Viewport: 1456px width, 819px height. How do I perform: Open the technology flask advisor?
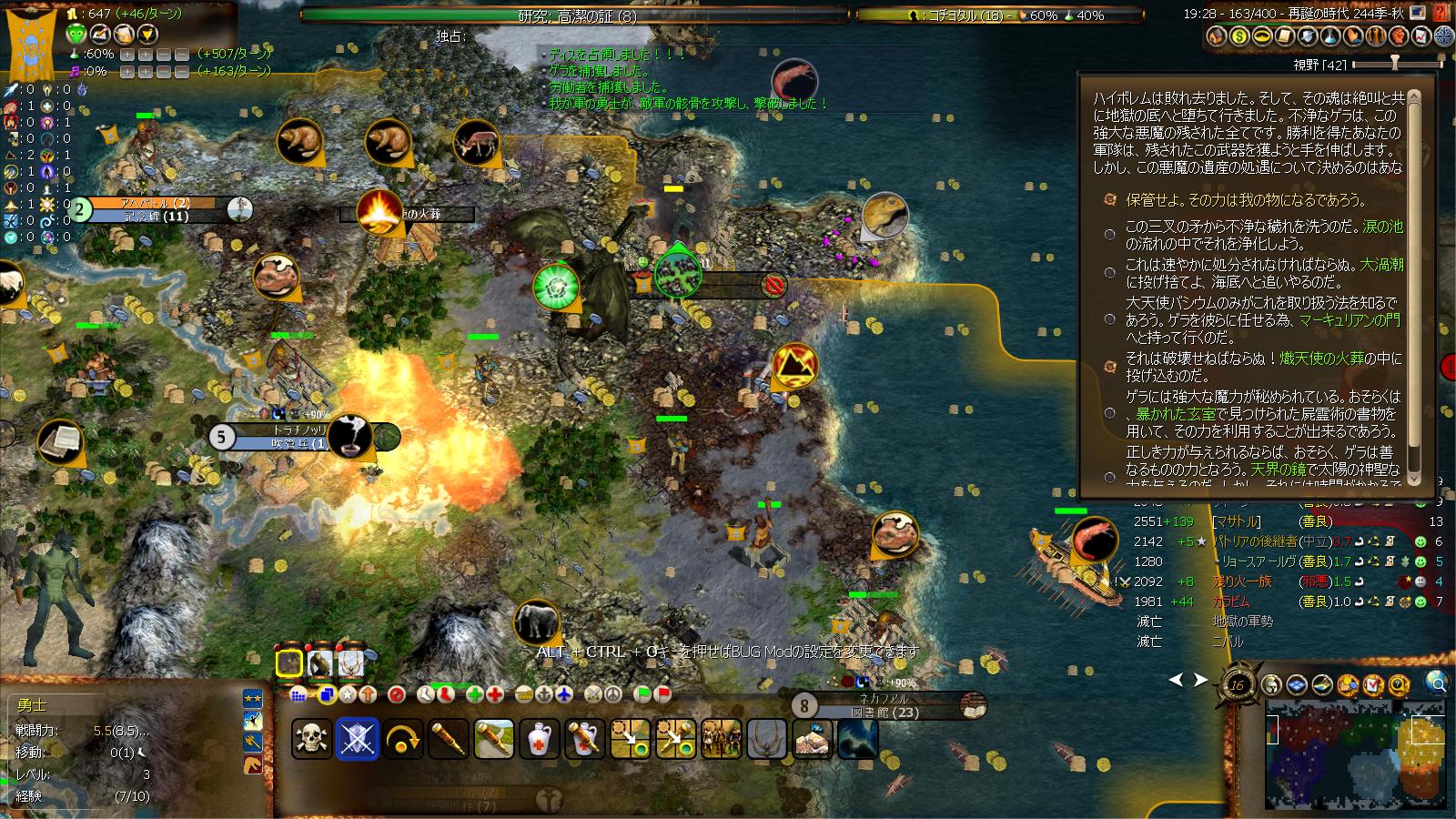point(1330,36)
